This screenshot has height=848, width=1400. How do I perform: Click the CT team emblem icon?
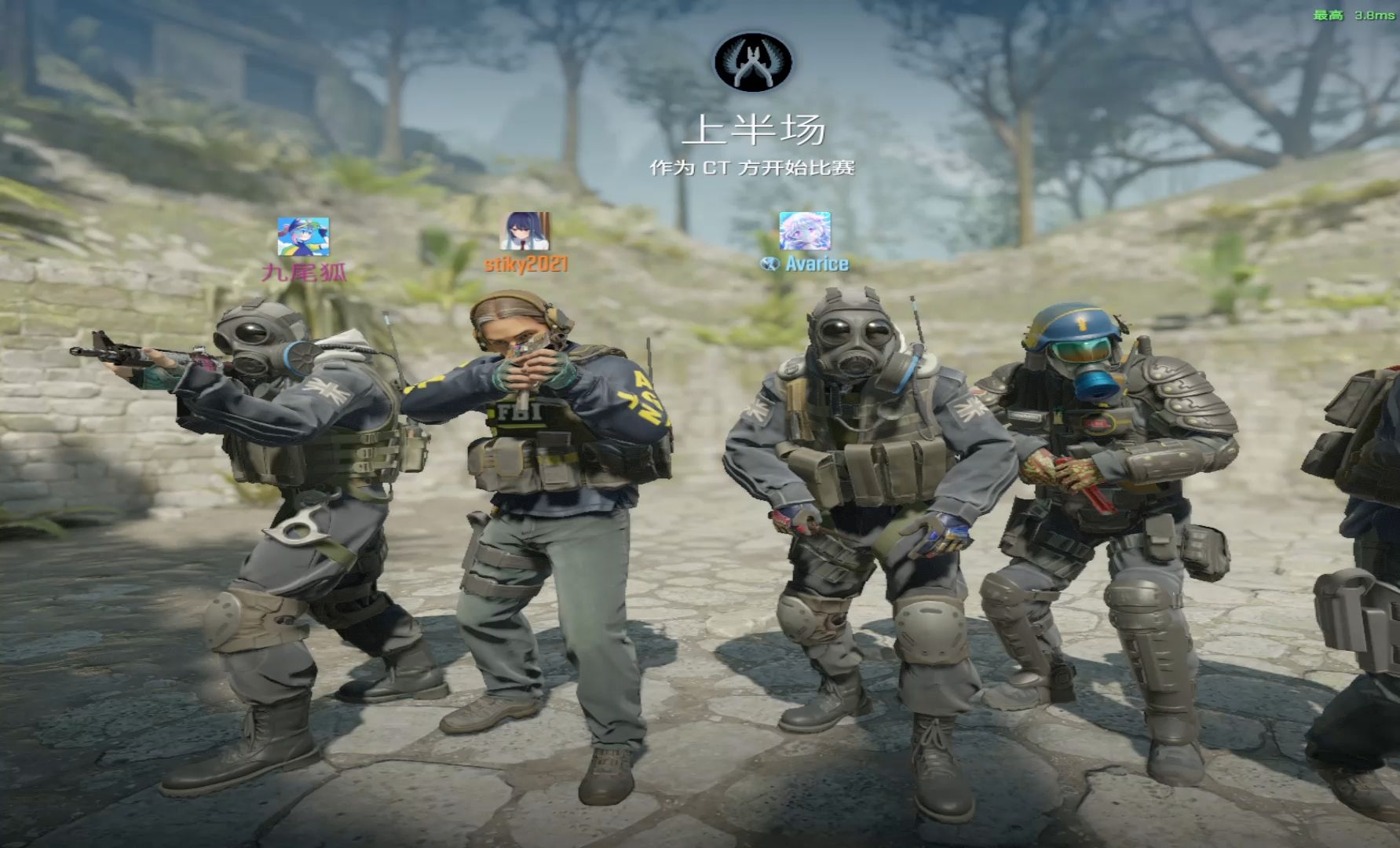753,63
